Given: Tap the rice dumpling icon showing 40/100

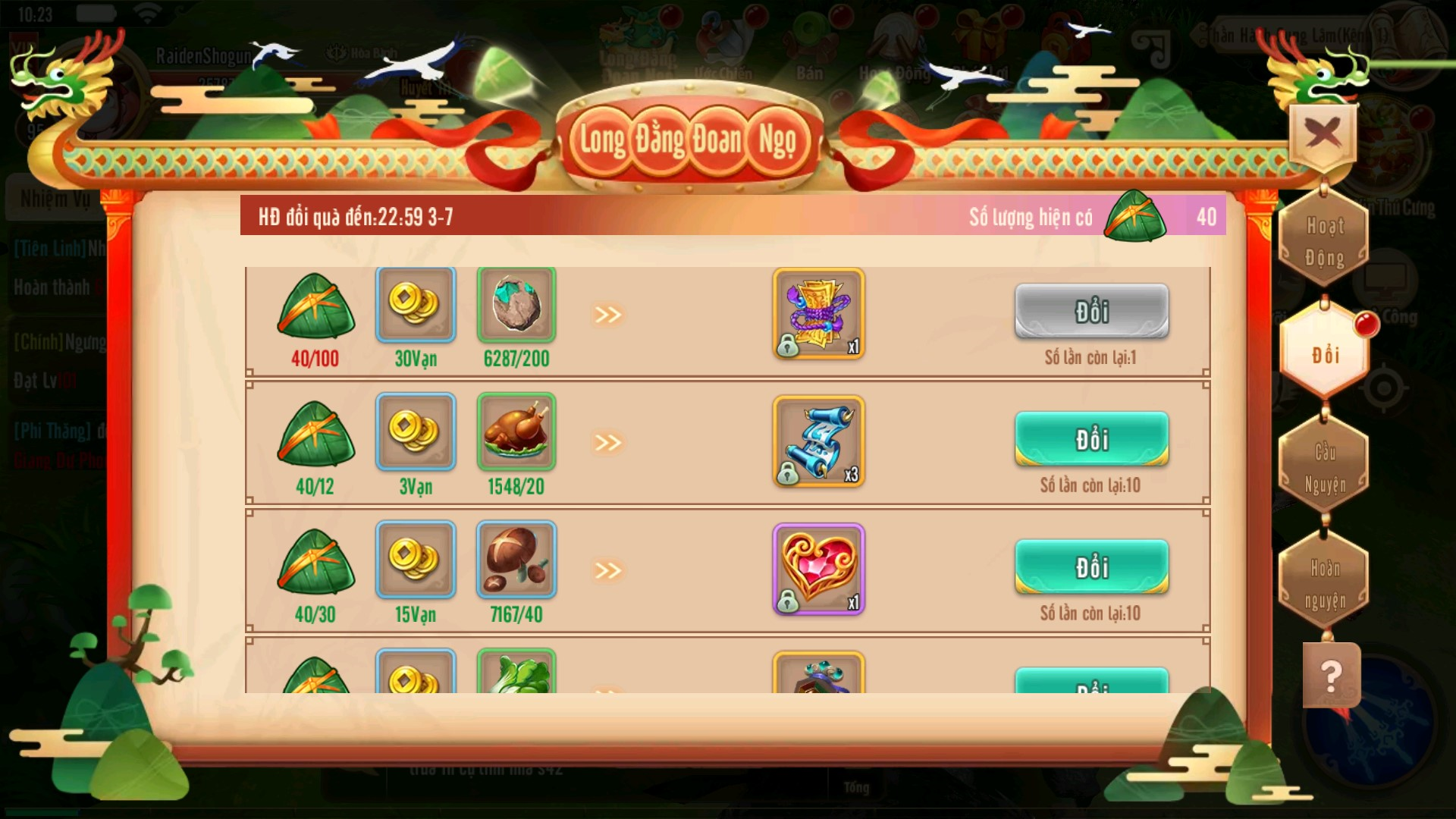Looking at the screenshot, I should (x=315, y=306).
